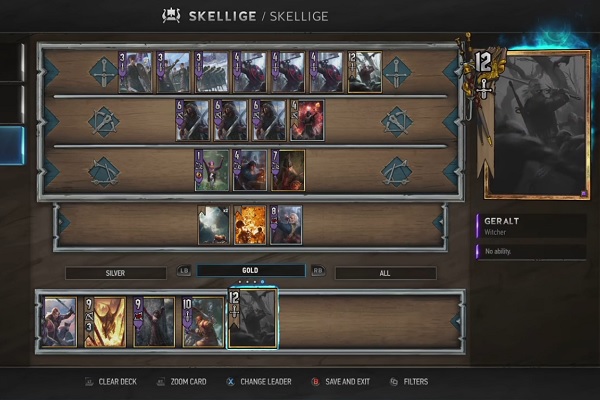Select the highlighted Geralt card with 12 strength

[253, 319]
